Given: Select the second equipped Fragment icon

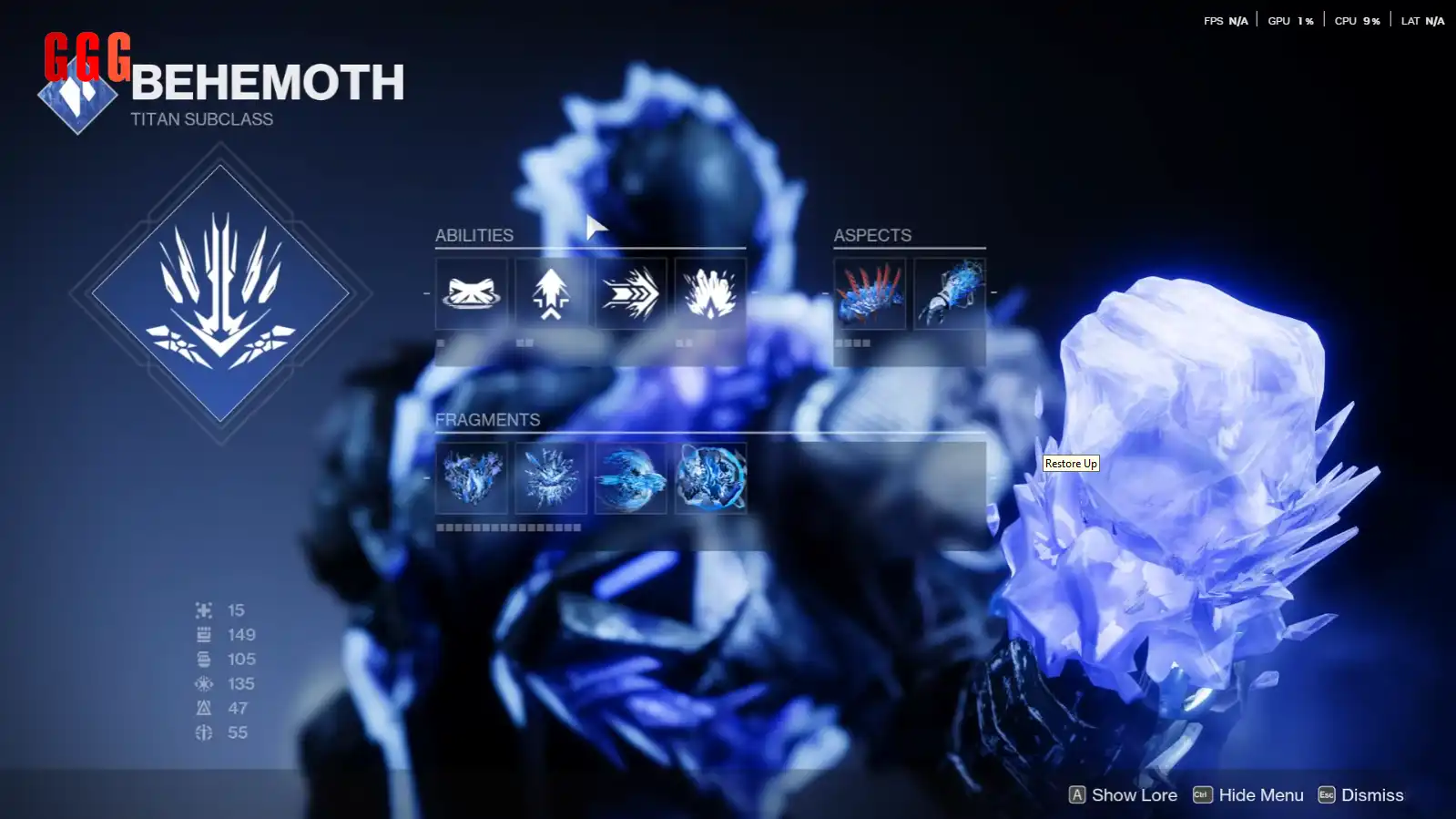Looking at the screenshot, I should 551,479.
